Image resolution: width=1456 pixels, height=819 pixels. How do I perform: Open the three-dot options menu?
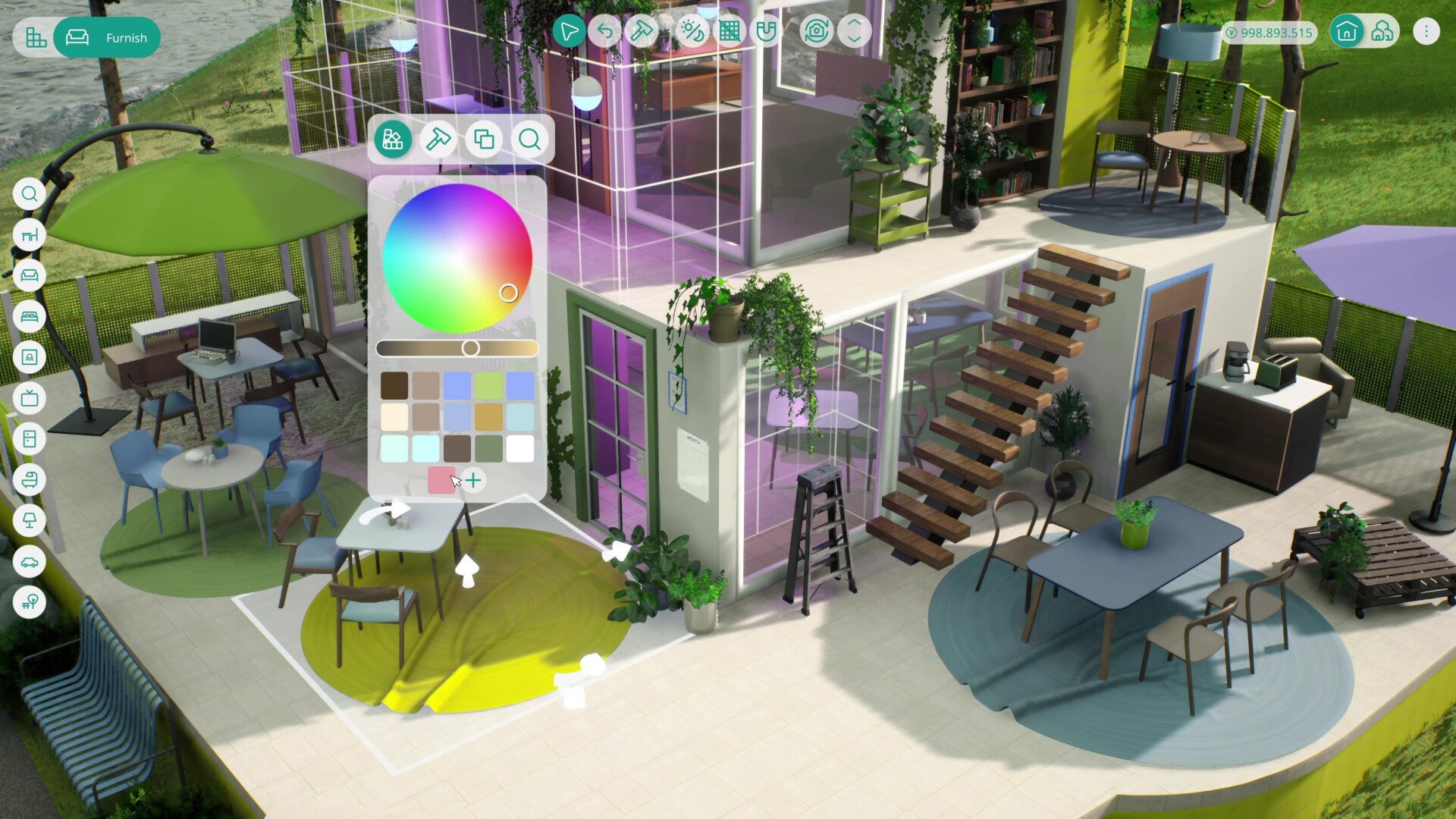coord(1426,32)
